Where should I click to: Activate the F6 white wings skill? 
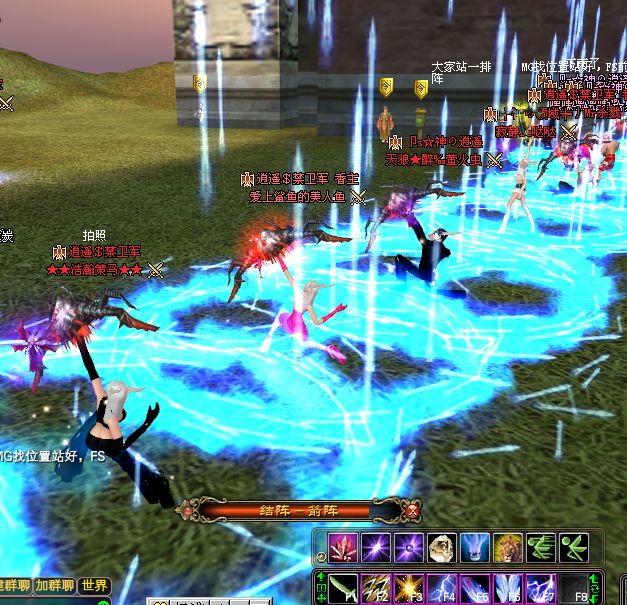(x=508, y=587)
